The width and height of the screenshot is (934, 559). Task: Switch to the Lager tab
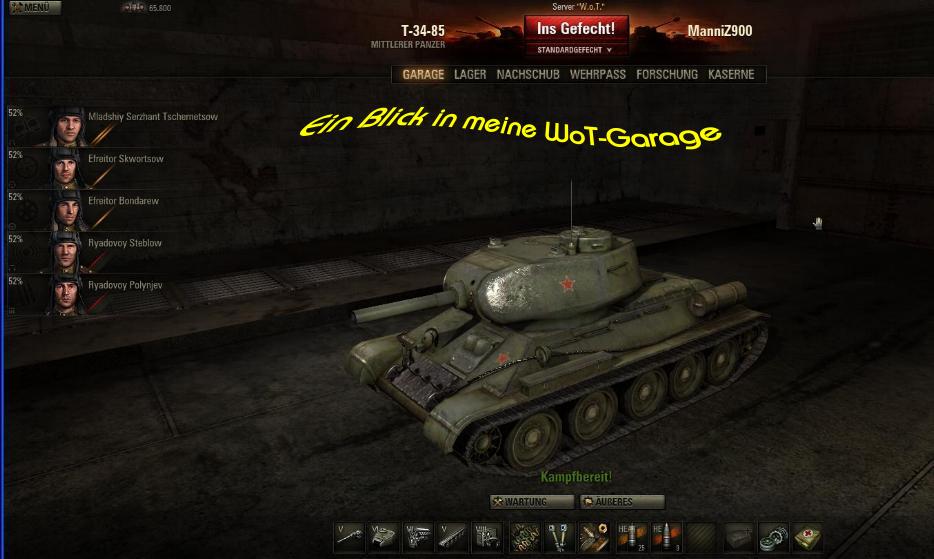[x=470, y=75]
